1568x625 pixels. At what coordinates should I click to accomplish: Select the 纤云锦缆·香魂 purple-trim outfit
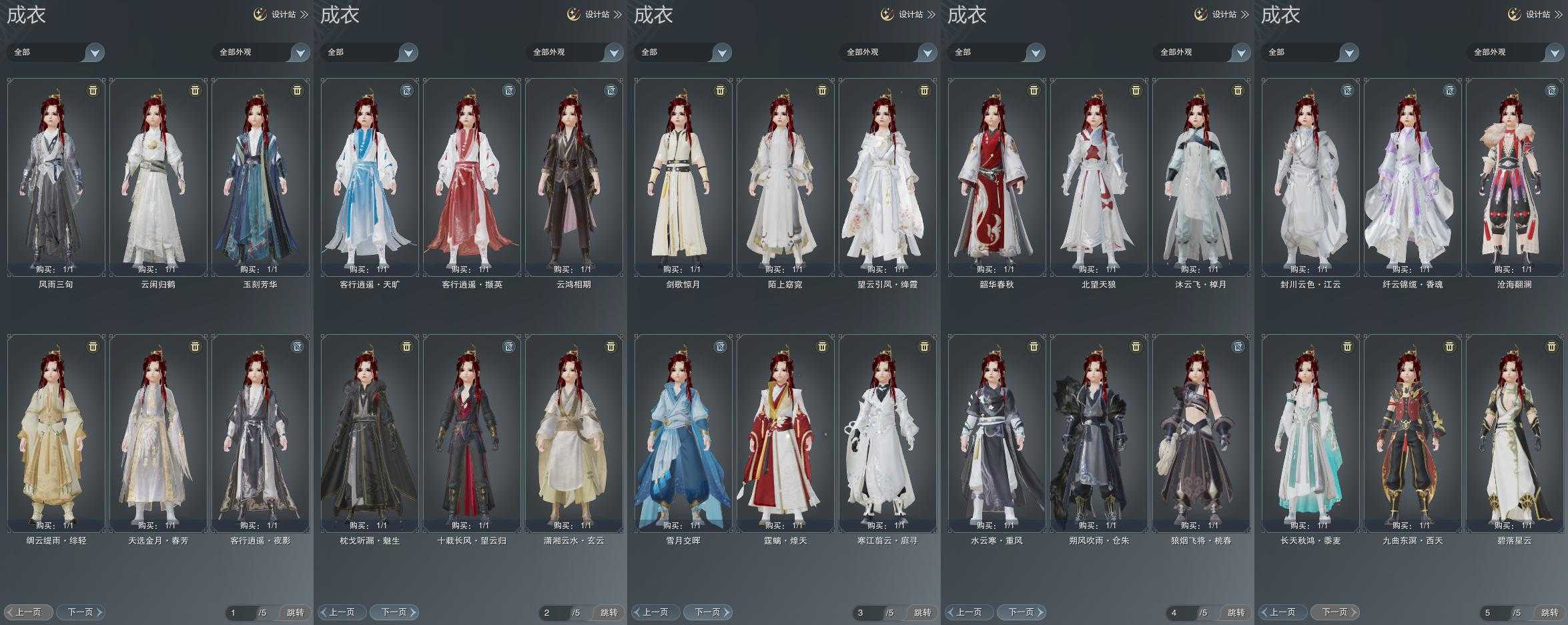click(x=1413, y=177)
